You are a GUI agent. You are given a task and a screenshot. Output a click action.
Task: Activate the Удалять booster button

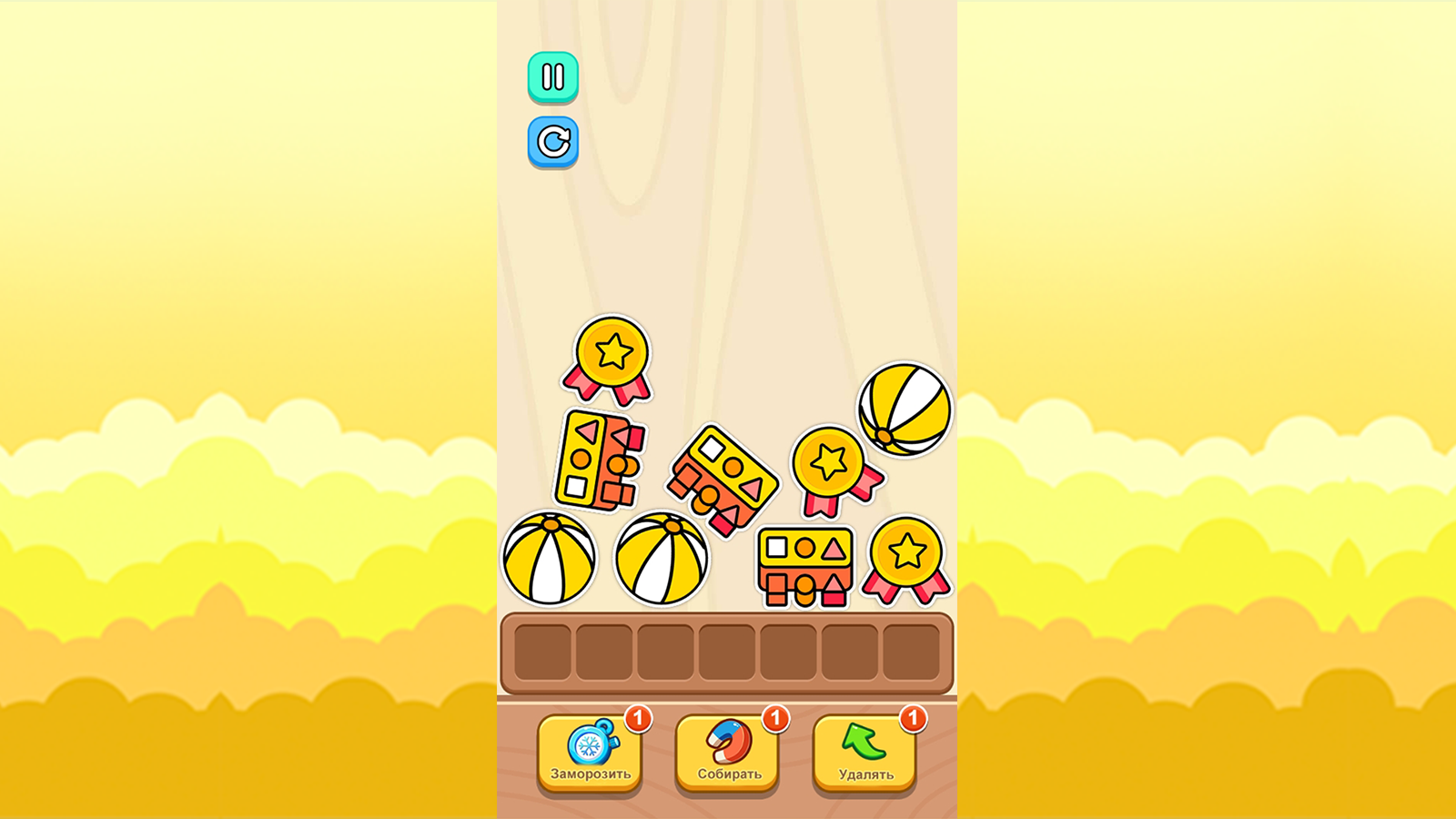point(863,753)
